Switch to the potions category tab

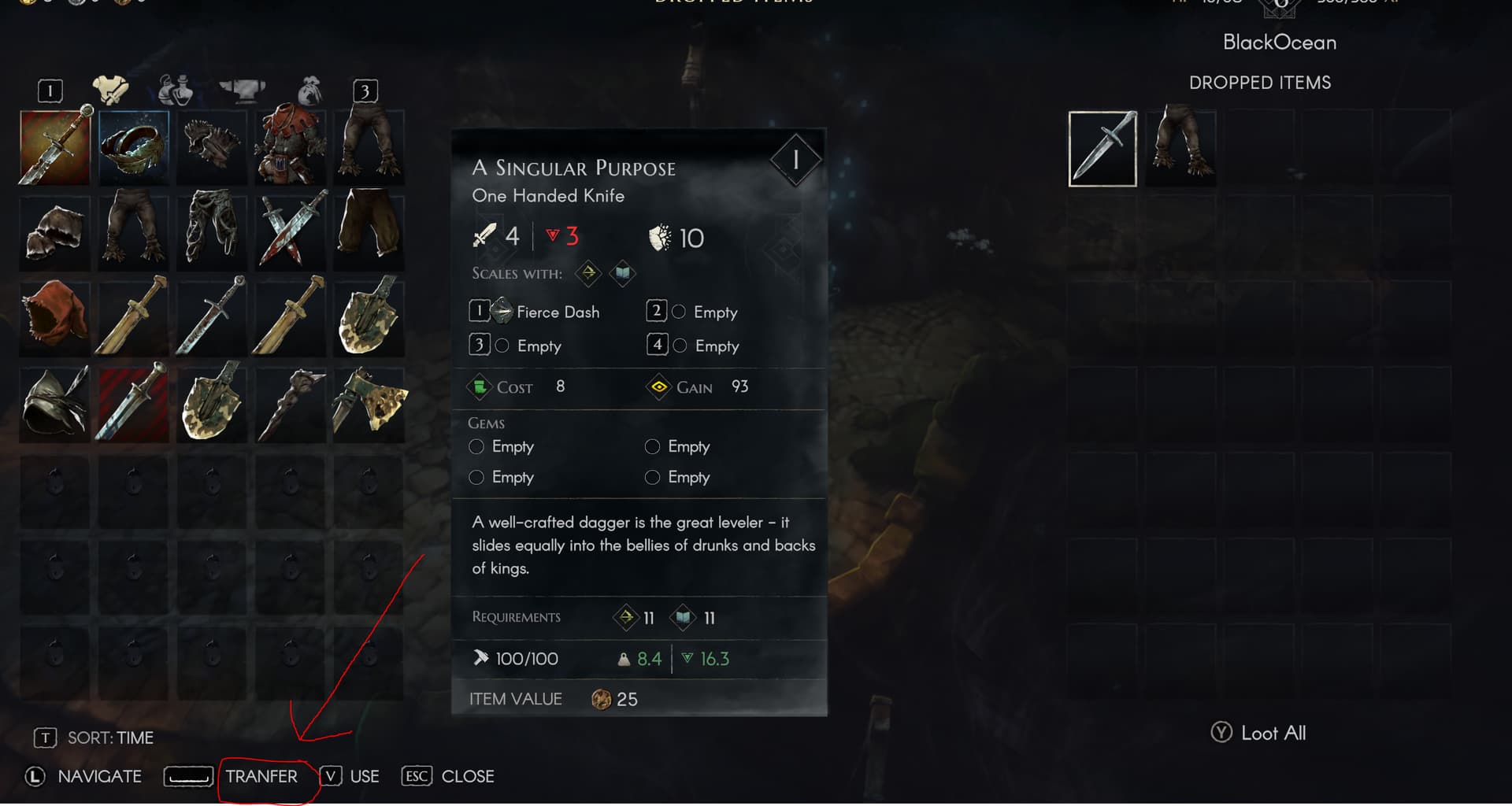coord(175,91)
